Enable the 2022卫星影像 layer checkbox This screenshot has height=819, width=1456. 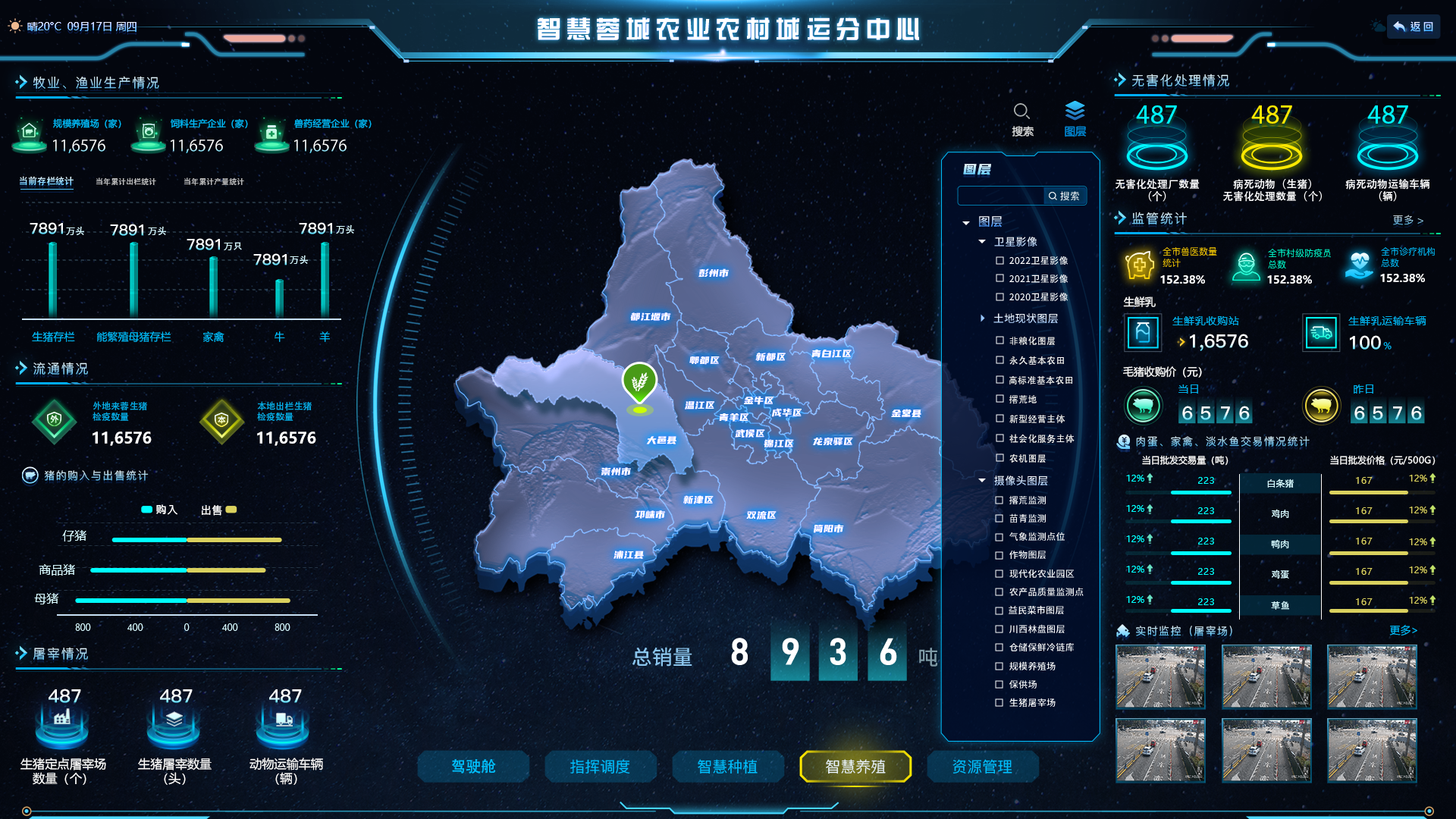pos(999,261)
